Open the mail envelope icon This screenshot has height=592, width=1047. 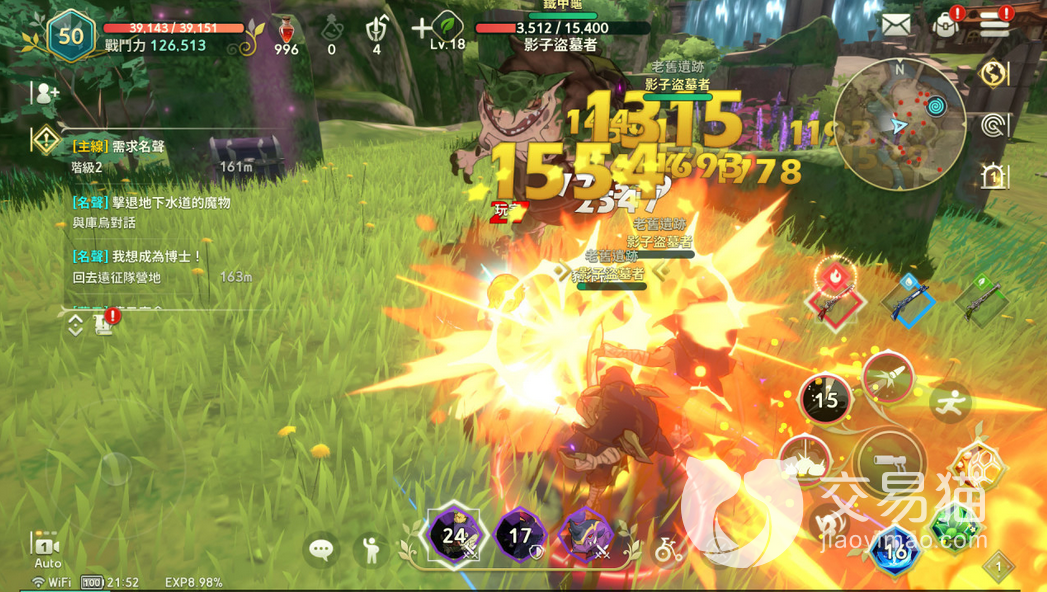click(897, 25)
